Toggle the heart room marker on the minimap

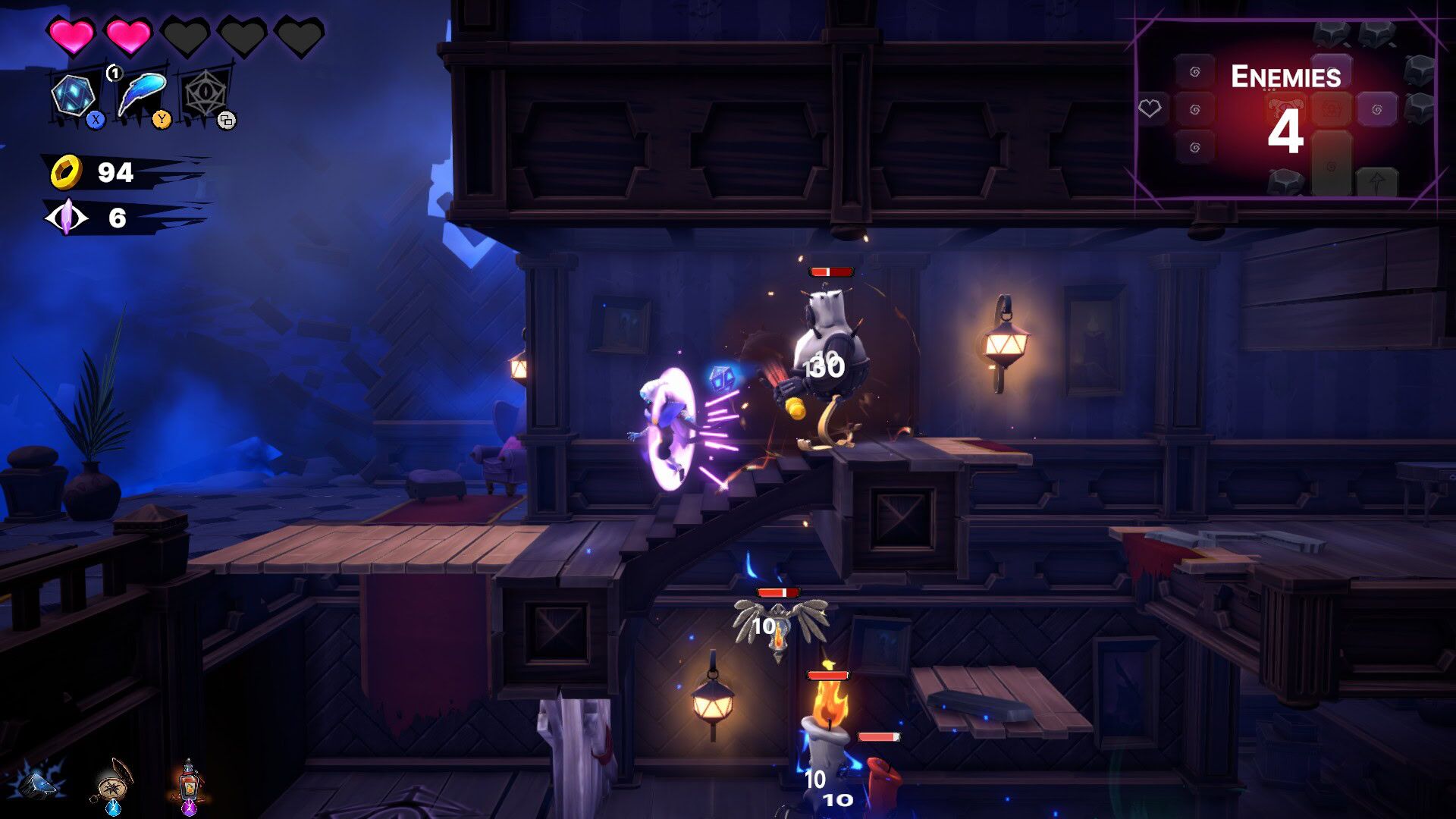coord(1150,106)
